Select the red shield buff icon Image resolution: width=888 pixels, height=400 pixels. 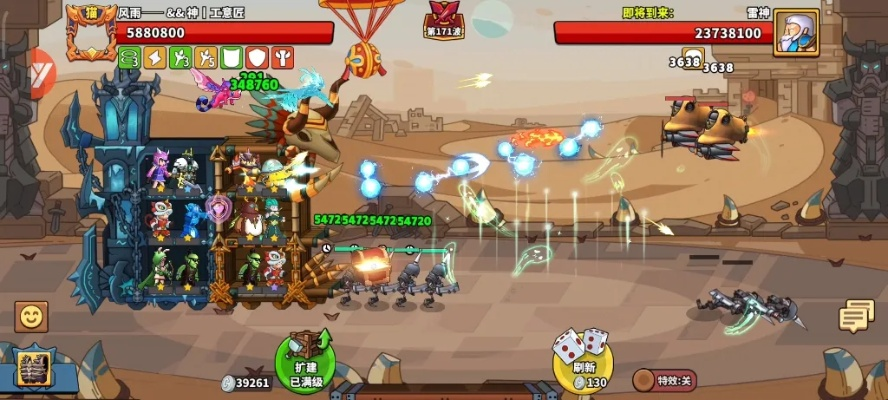pos(257,58)
